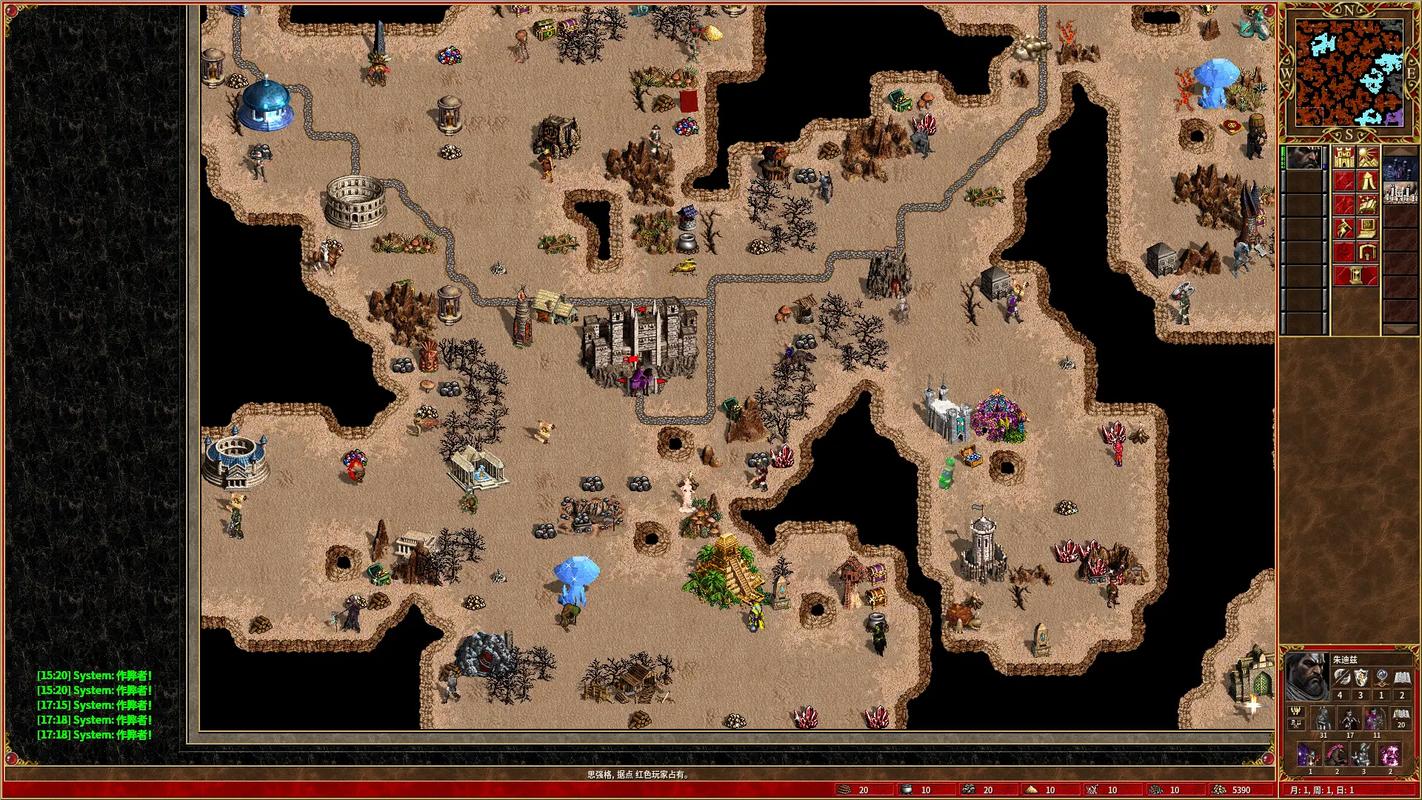
Task: Open hero 朱迪兹's large portrait
Action: [x=1306, y=675]
